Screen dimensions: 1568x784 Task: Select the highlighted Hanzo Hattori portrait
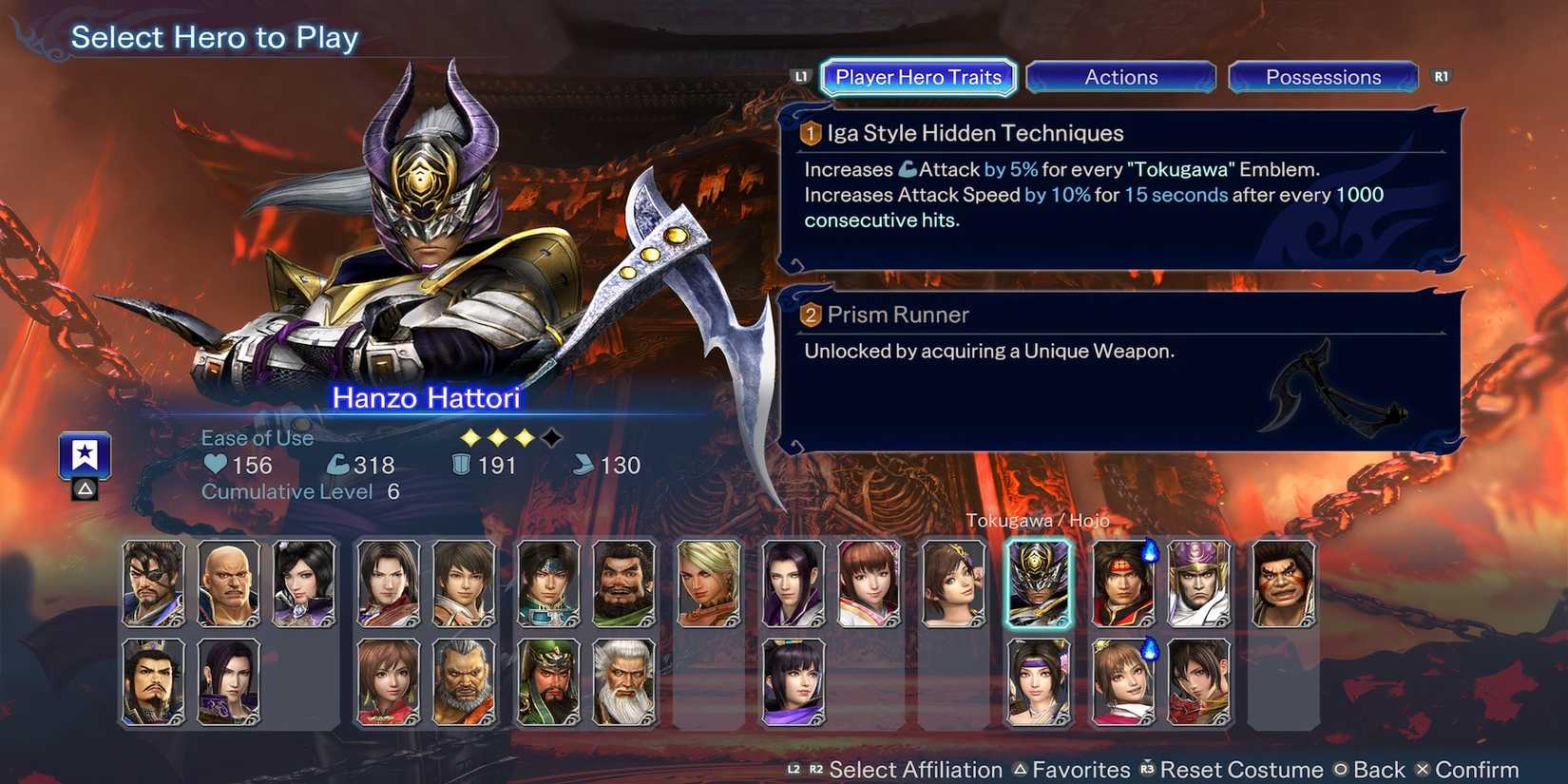point(1038,583)
